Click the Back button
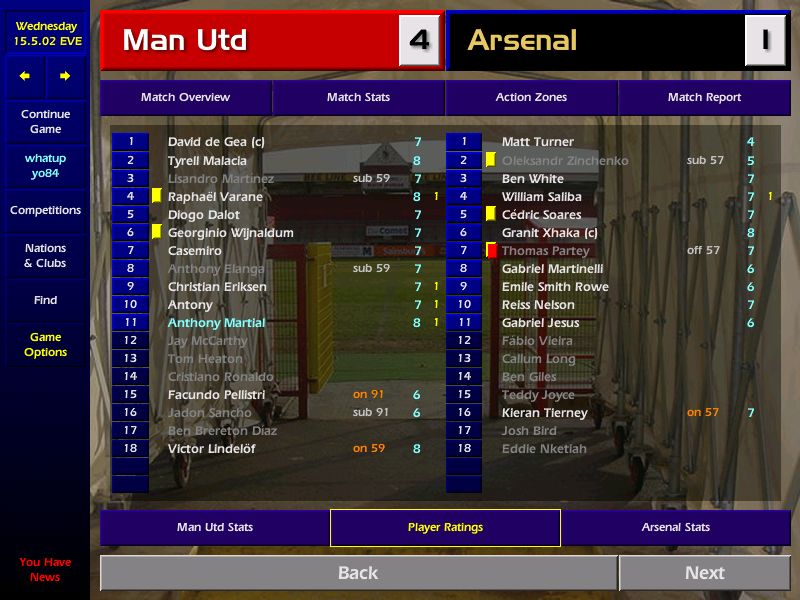 tap(357, 573)
